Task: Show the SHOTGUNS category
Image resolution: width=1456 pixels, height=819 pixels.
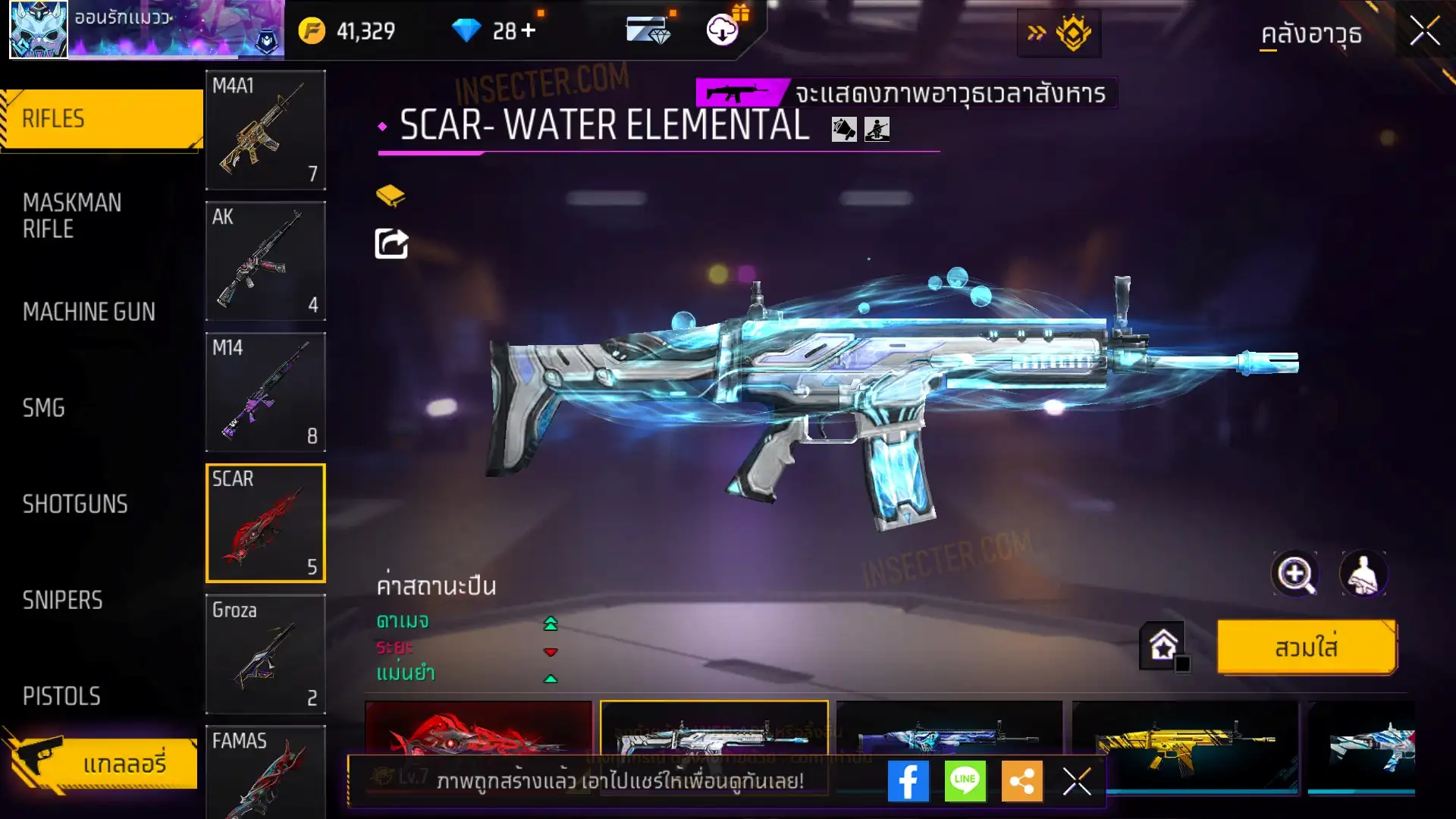Action: coord(75,504)
